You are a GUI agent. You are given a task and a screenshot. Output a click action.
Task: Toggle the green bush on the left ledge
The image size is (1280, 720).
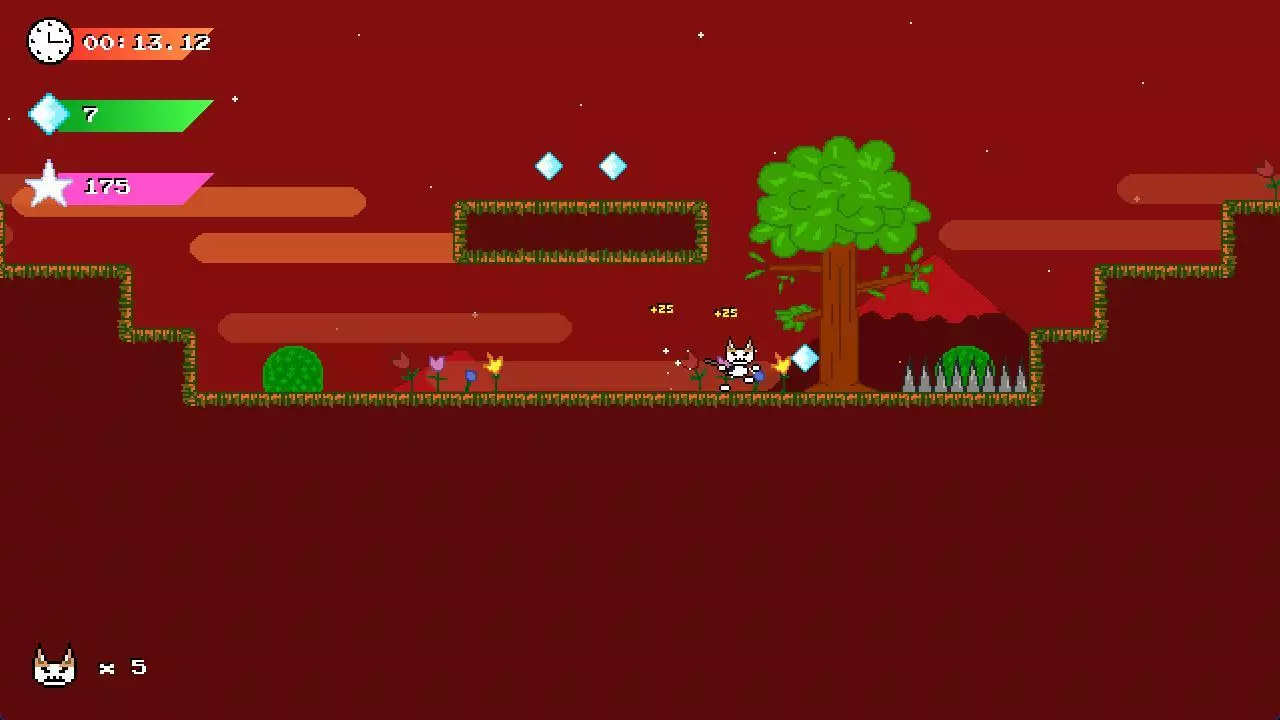(292, 372)
